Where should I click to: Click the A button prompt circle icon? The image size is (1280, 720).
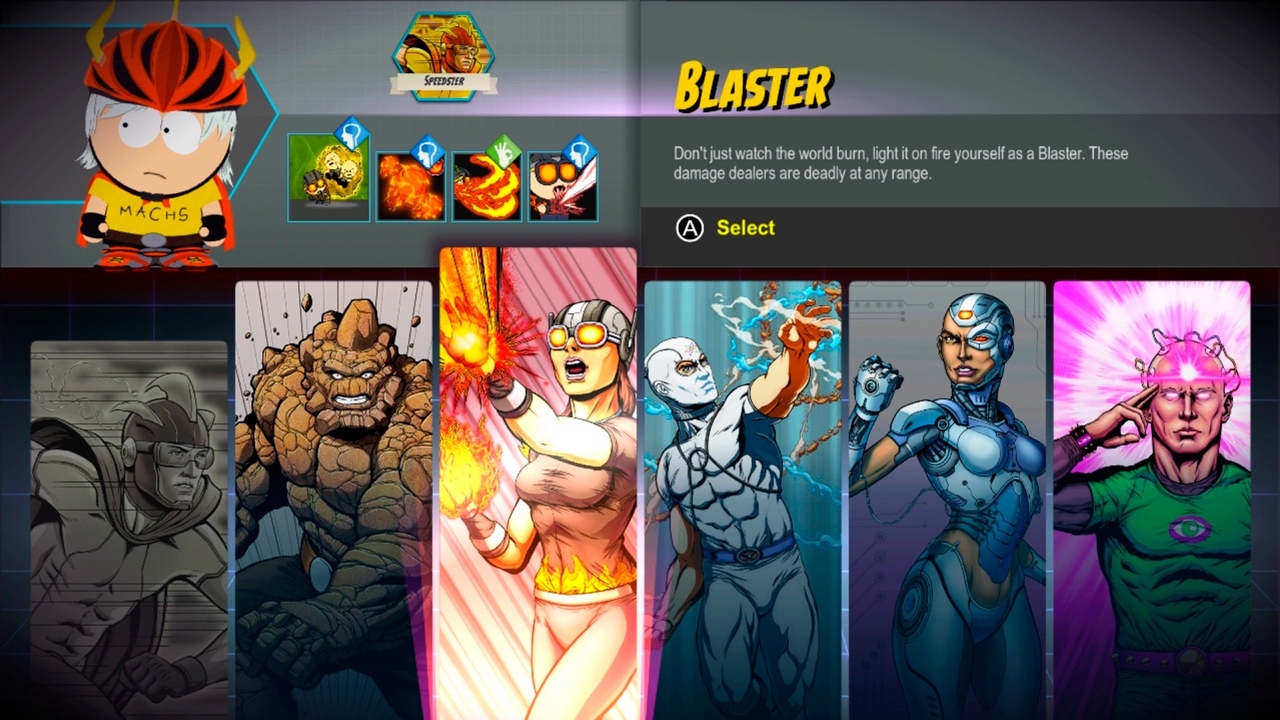688,228
